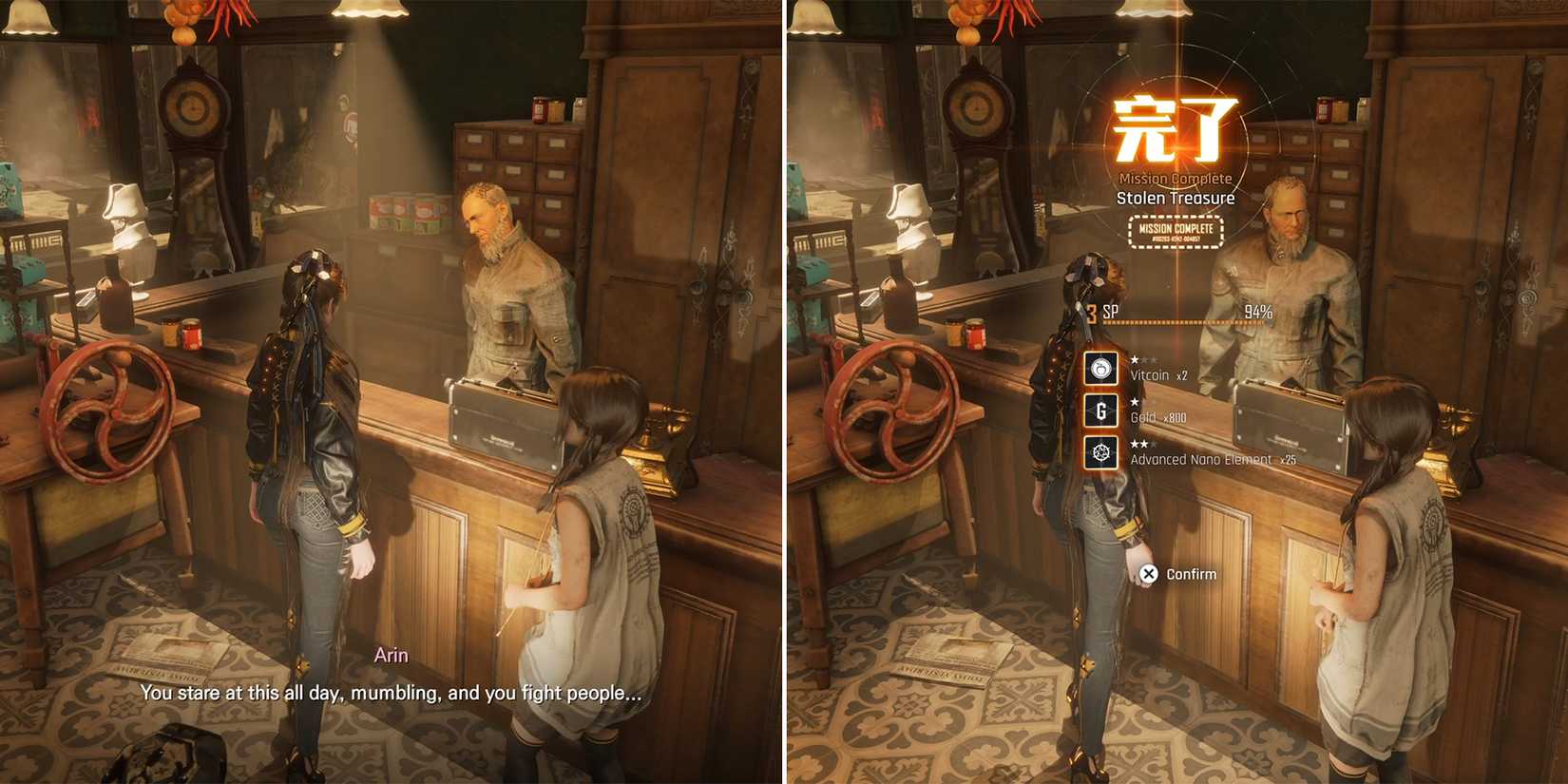Screen dimensions: 1568x784
Task: Toggle the single star on Gold rating
Action: tap(1135, 401)
